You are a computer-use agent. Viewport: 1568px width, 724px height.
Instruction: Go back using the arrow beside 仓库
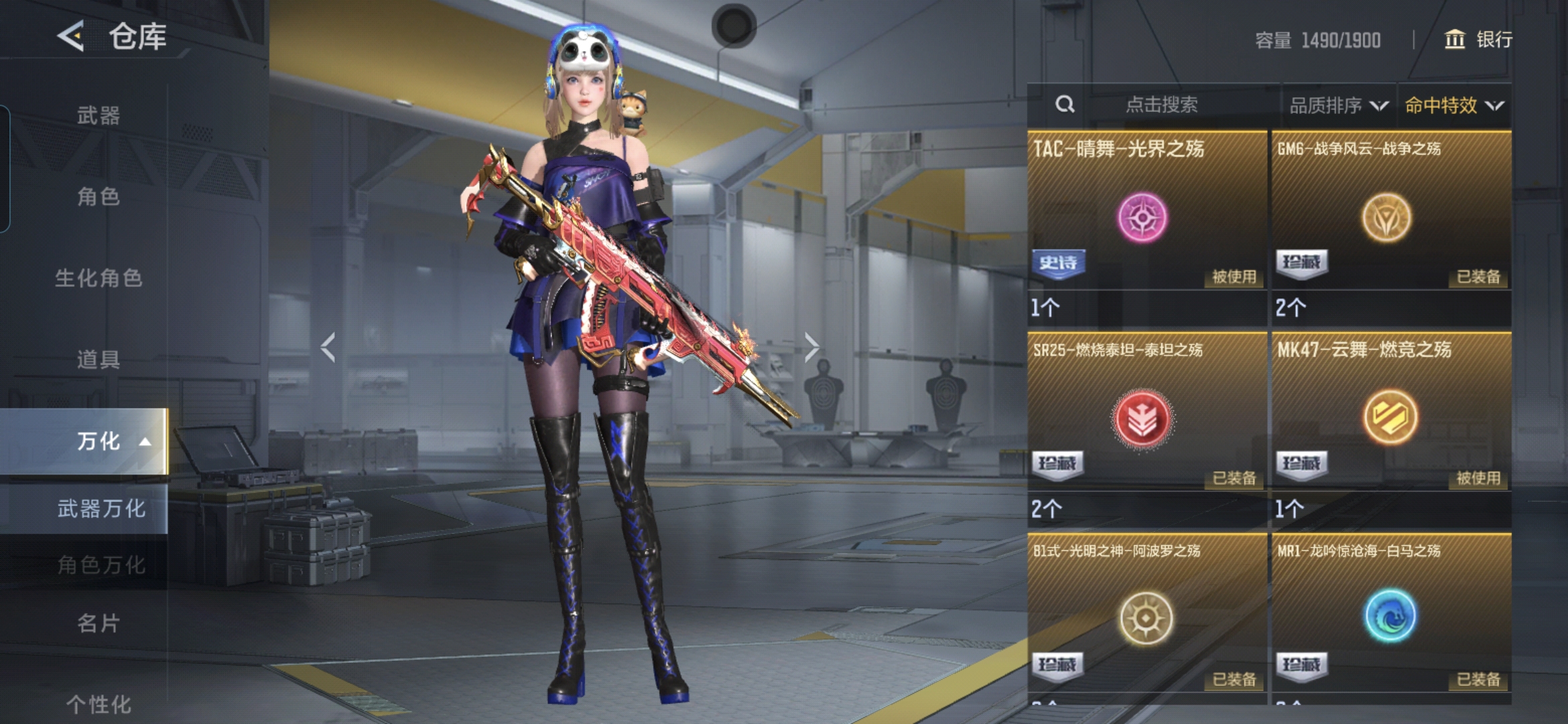point(71,36)
